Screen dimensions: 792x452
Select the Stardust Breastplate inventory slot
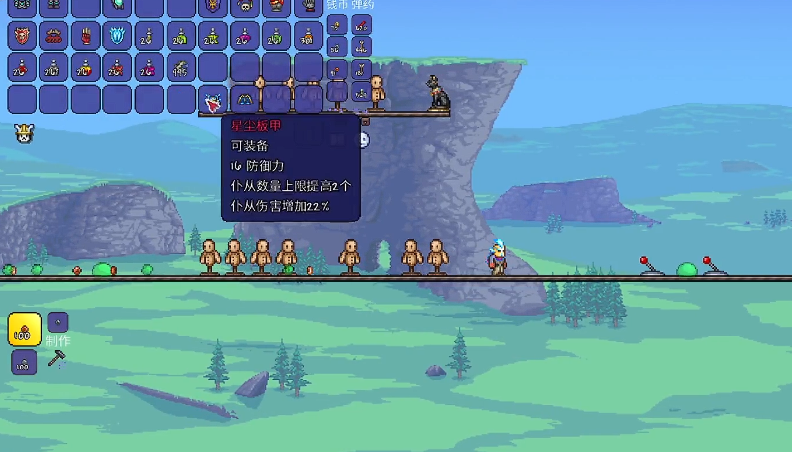(x=213, y=100)
